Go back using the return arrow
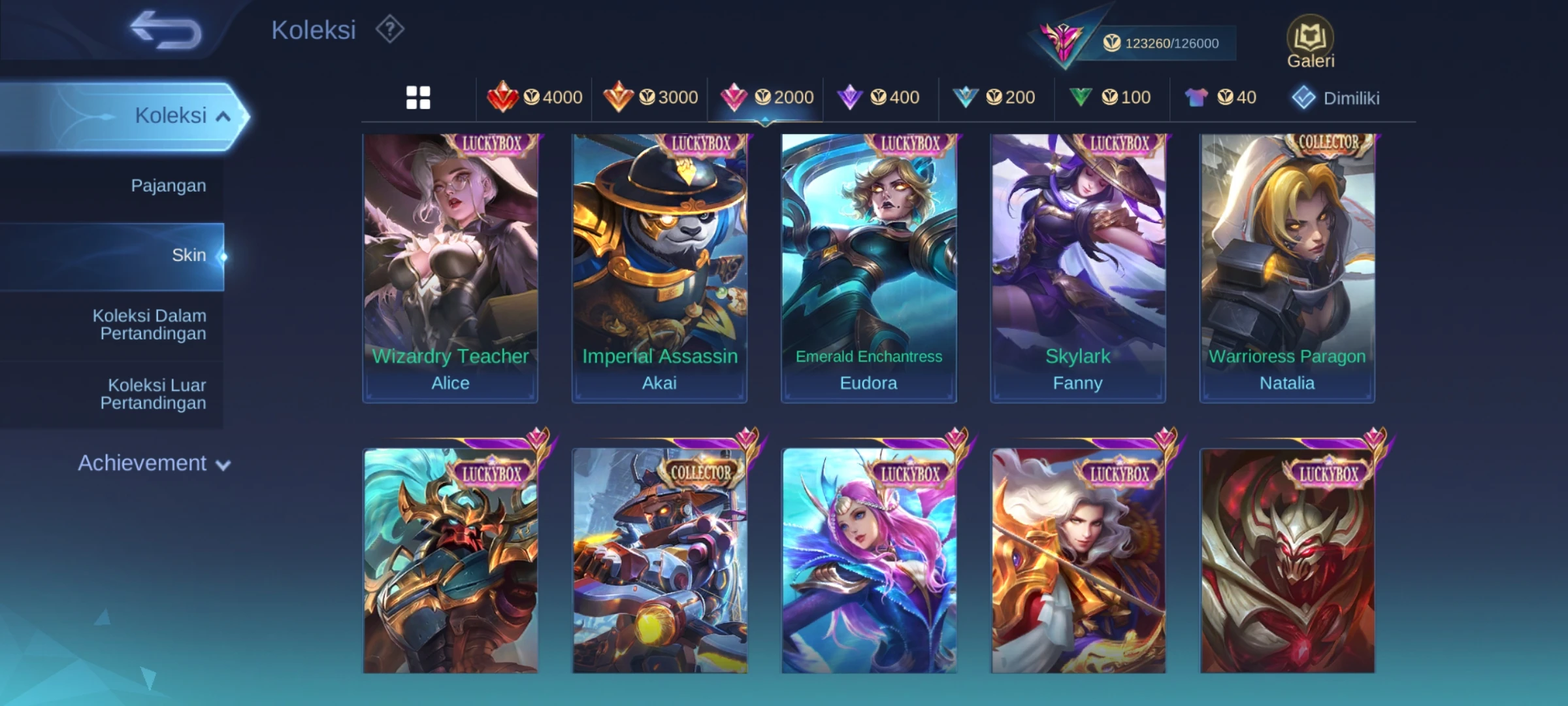 click(x=166, y=30)
